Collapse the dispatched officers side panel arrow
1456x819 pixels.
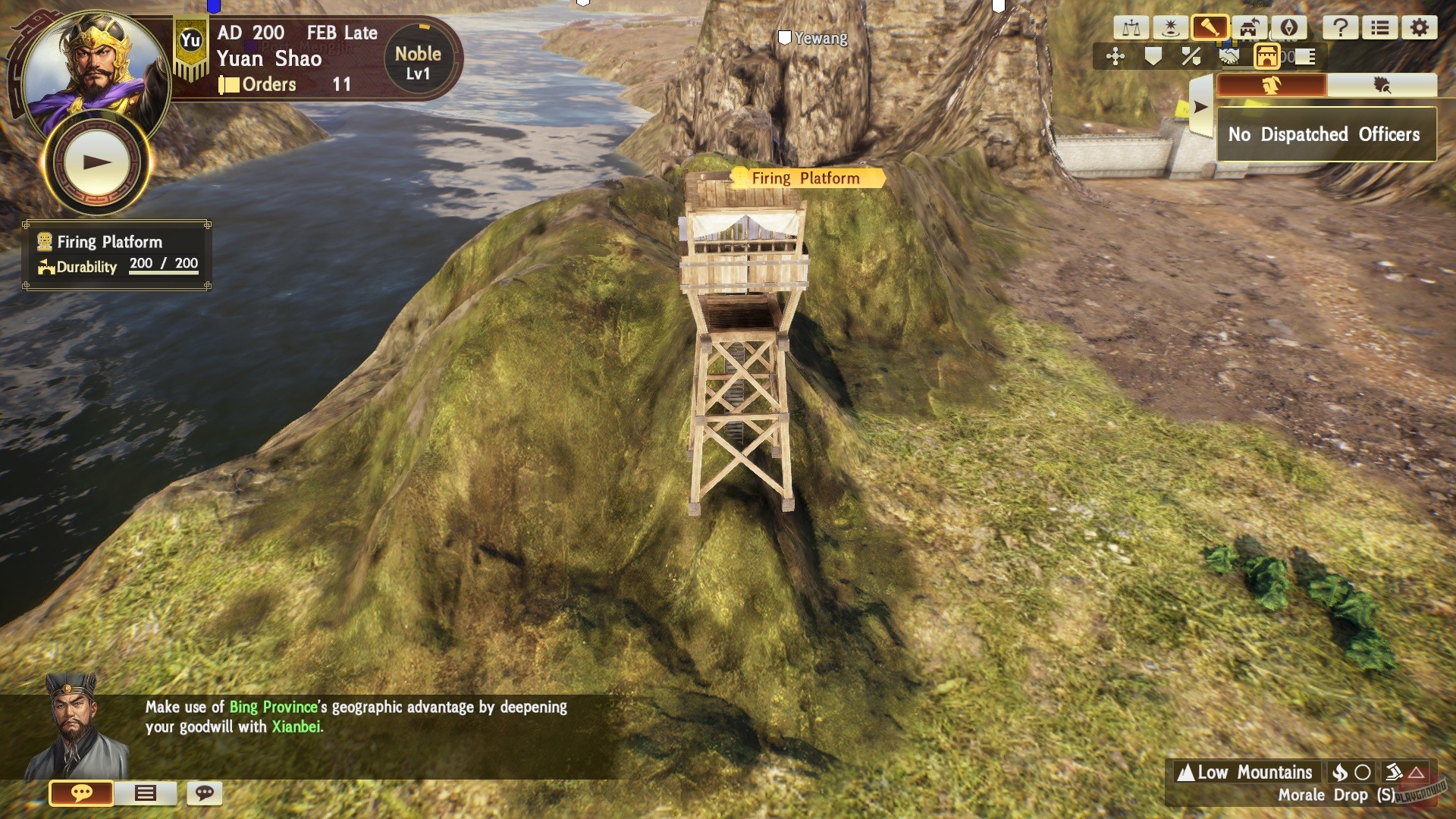pos(1200,107)
